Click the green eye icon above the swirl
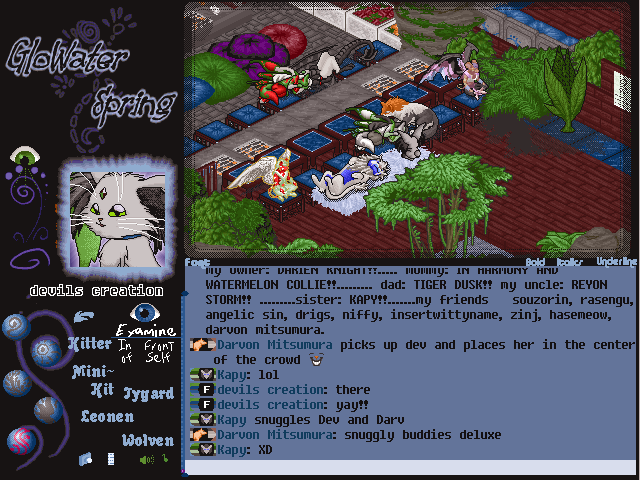Image resolution: width=640 pixels, height=480 pixels. pyautogui.click(x=24, y=157)
